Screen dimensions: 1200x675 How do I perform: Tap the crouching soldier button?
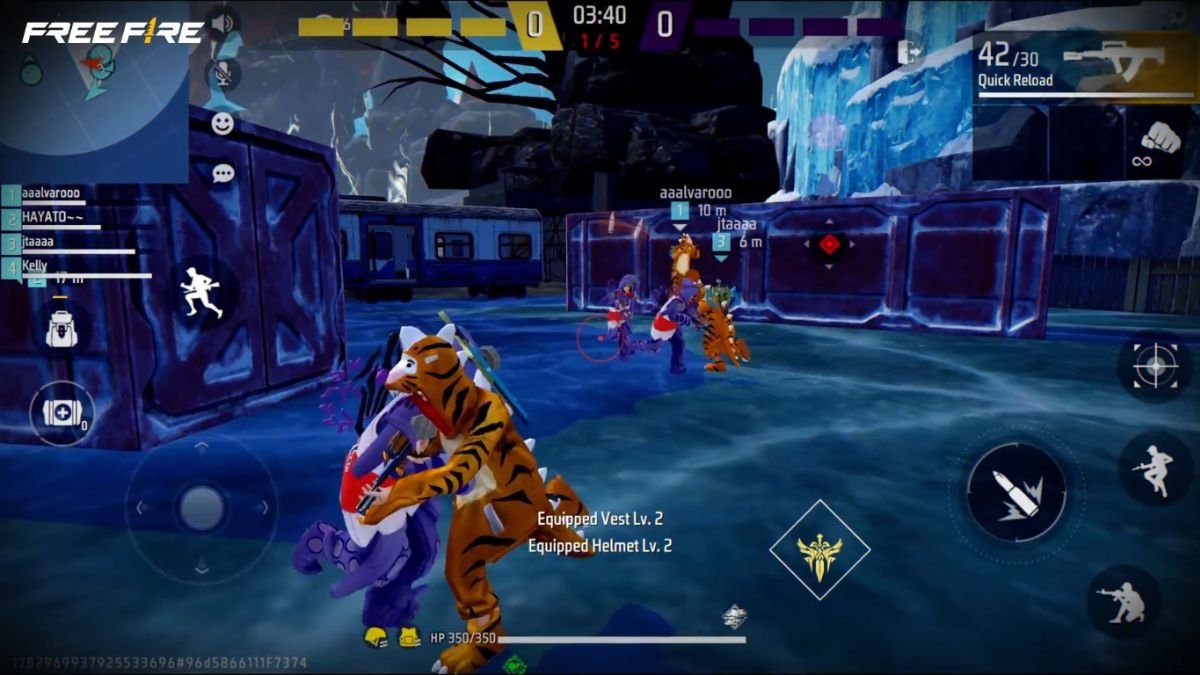coord(1123,602)
